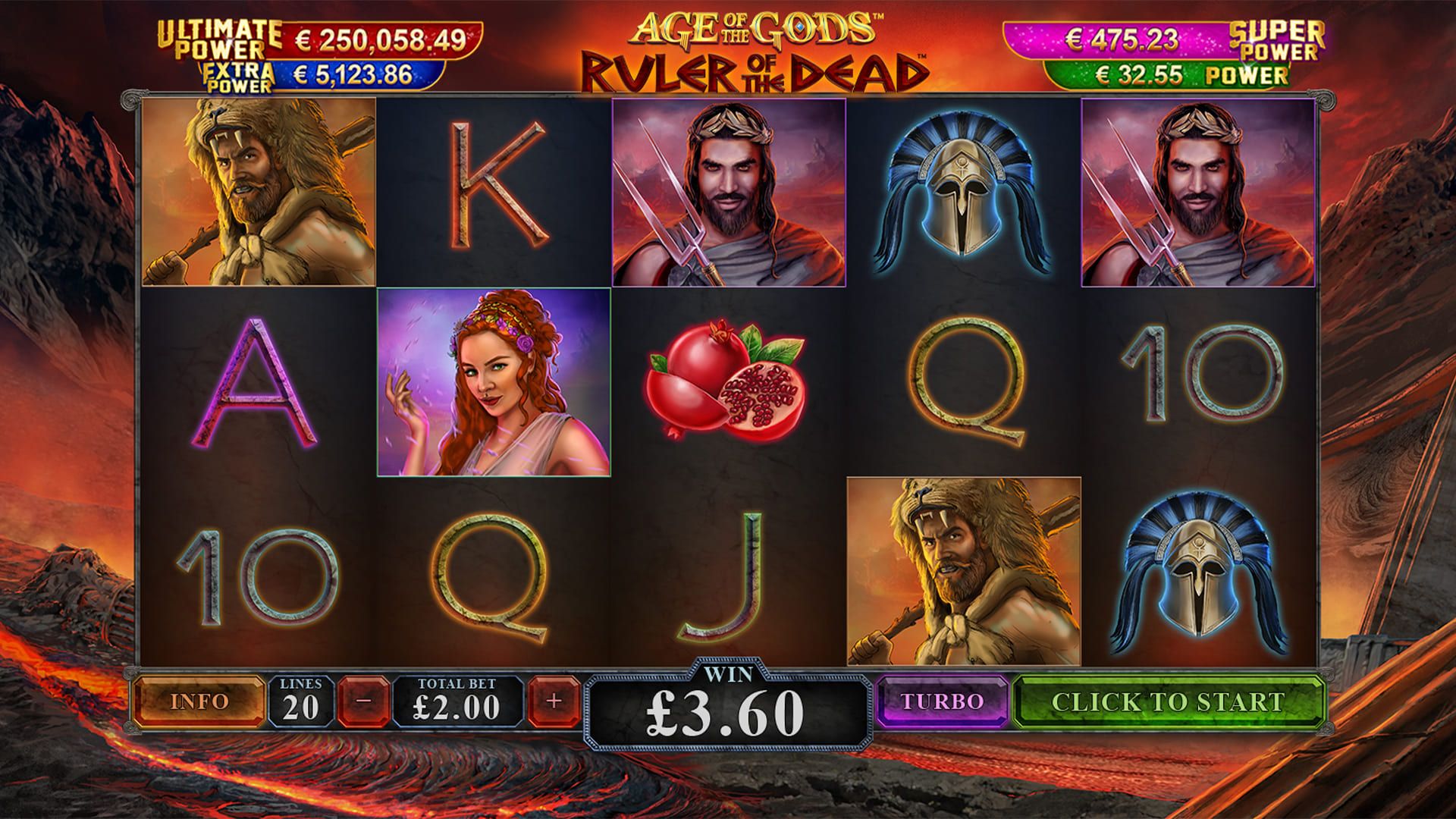Viewport: 1456px width, 819px height.
Task: Click the Hades symbol on reel five
Action: [1198, 193]
